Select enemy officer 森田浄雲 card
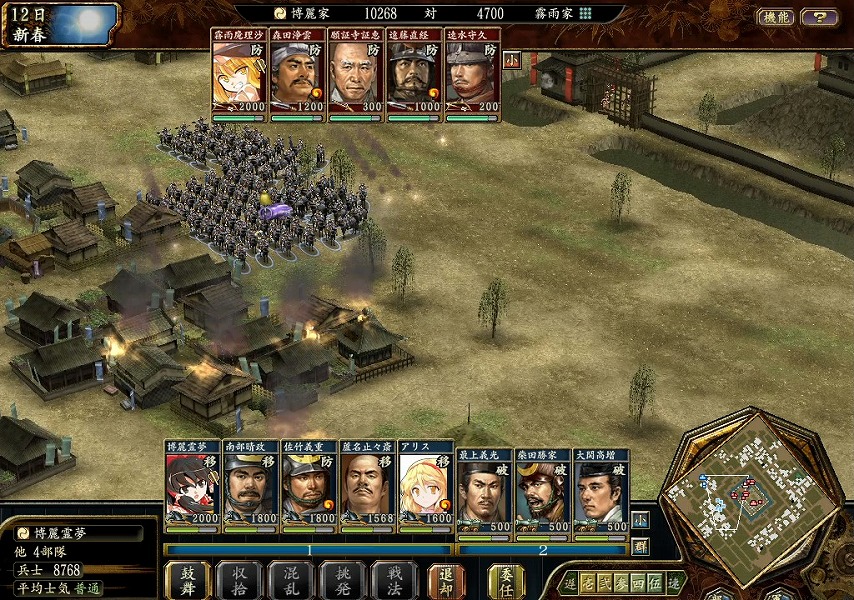 point(298,76)
